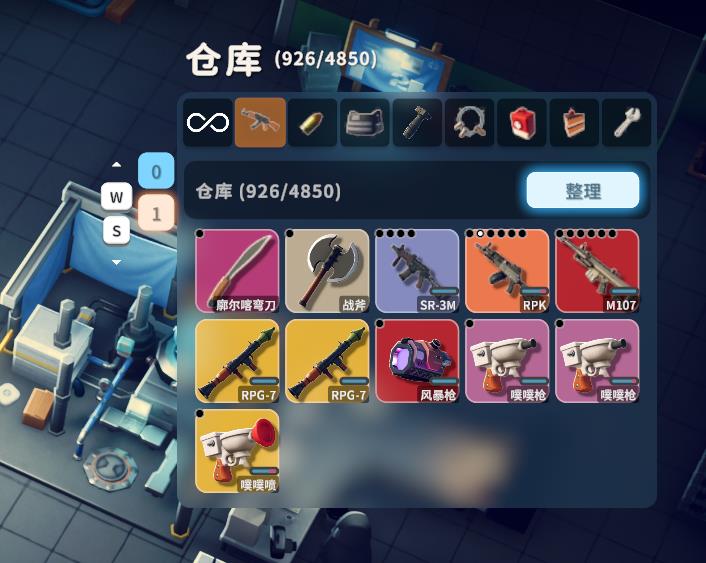Image resolution: width=706 pixels, height=563 pixels.
Task: Switch to the bullet ammo tab
Action: (x=313, y=123)
